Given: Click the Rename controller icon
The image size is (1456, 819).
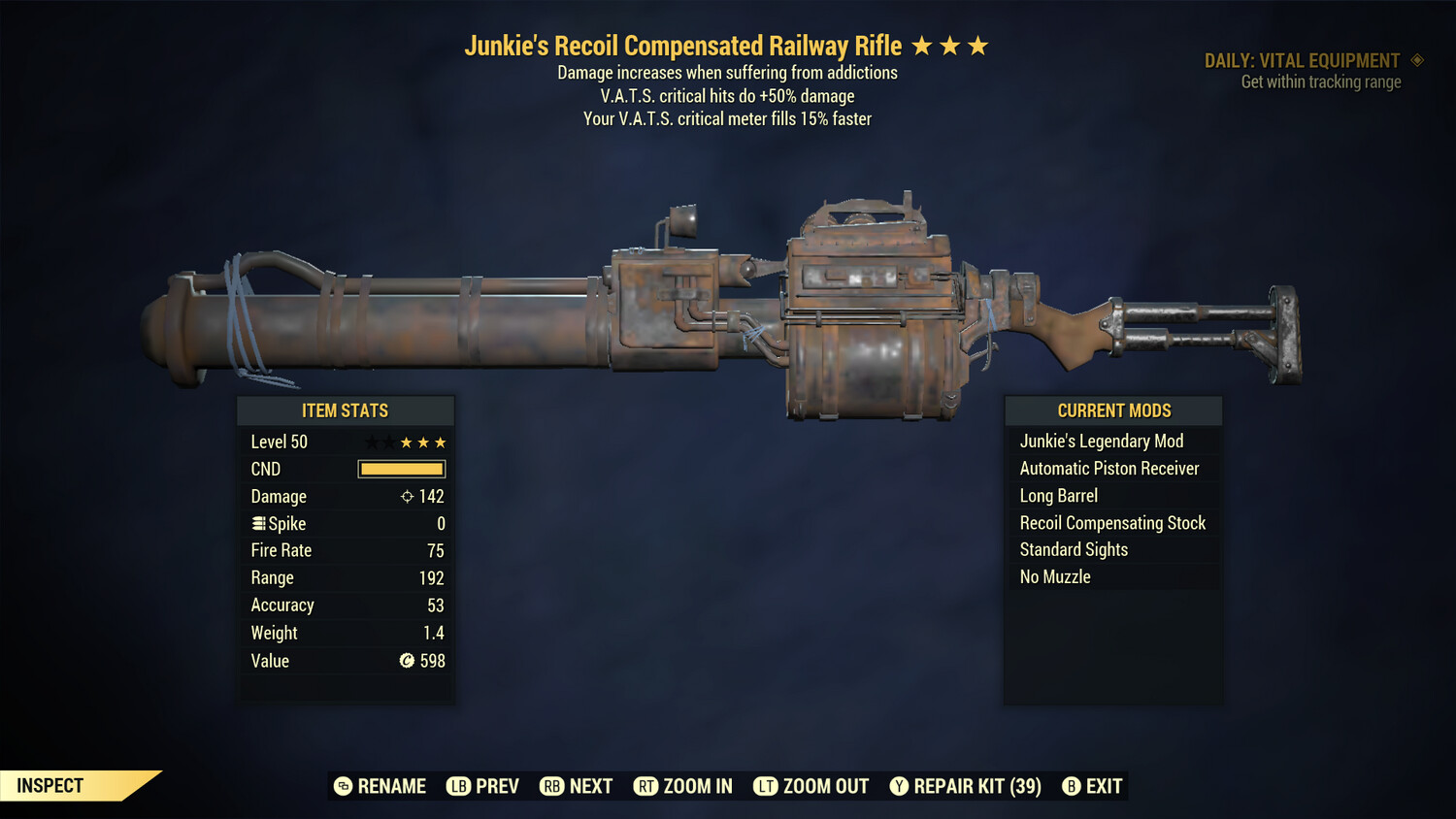Looking at the screenshot, I should point(343,786).
